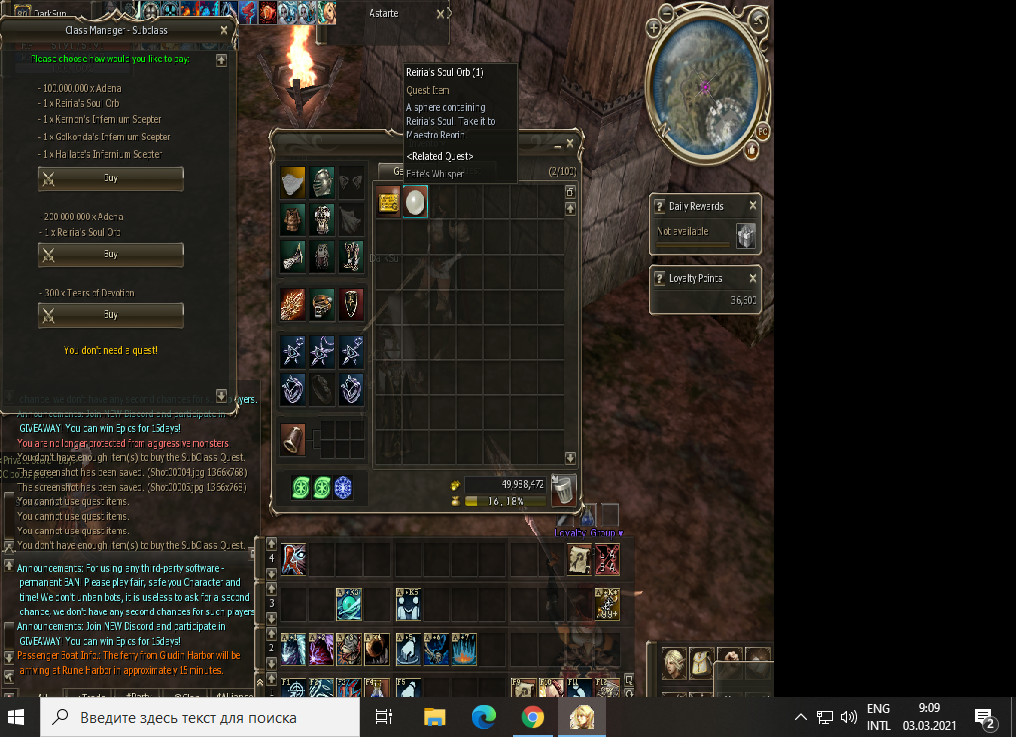The width and height of the screenshot is (1028, 749).
Task: Buy subclass with 200,000,000 Adena option
Action: pyautogui.click(x=111, y=254)
